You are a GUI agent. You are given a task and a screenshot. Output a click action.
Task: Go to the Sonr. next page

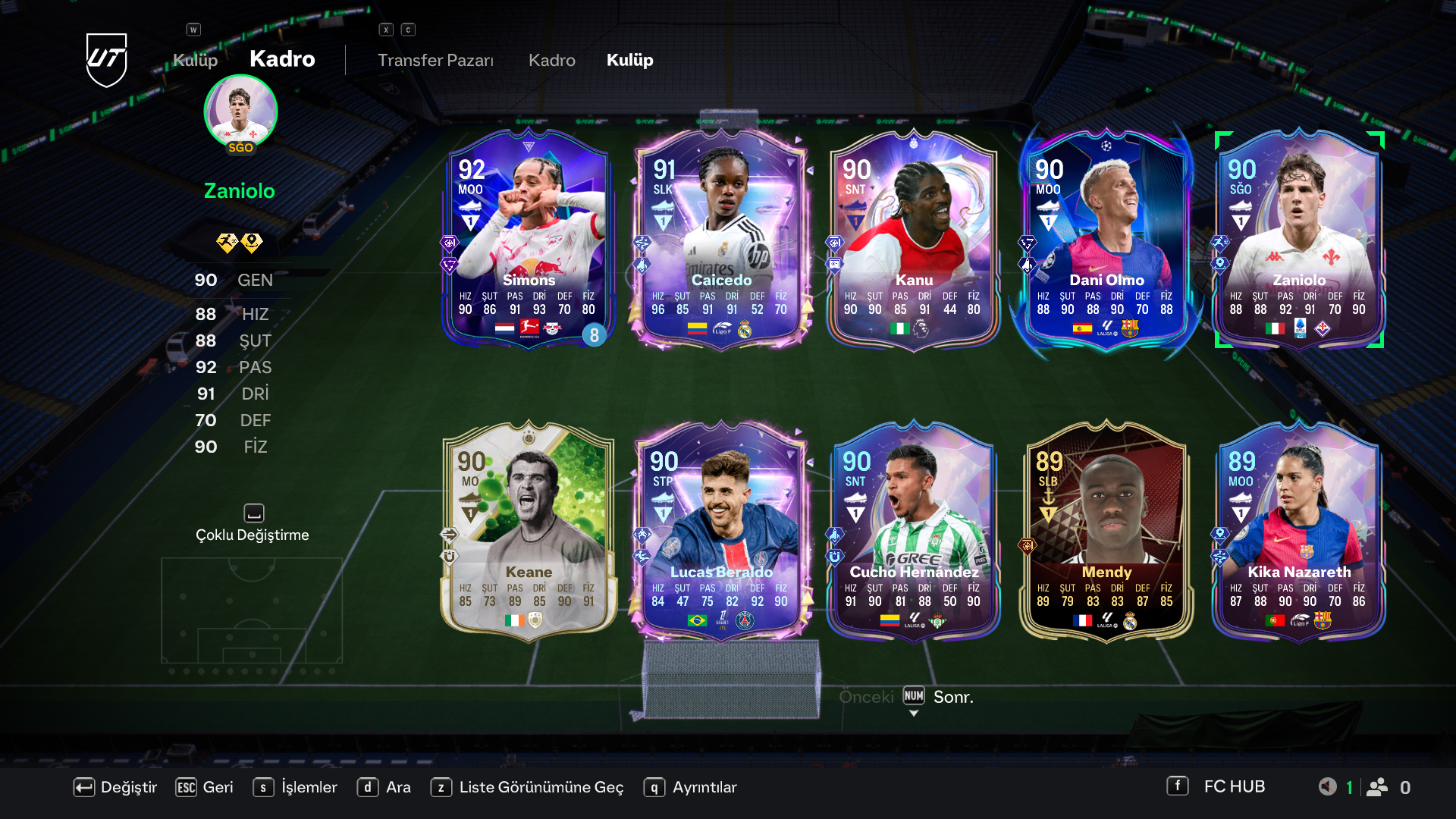[952, 697]
